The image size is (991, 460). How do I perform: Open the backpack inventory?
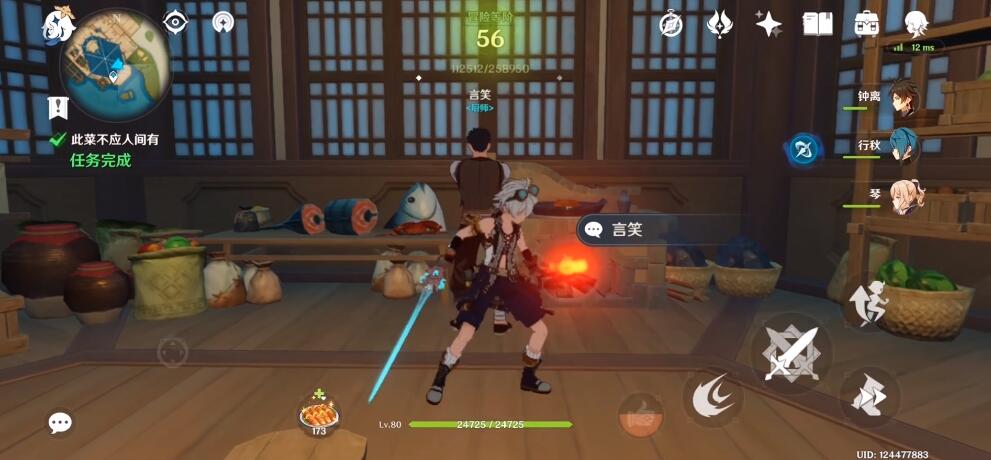866,24
